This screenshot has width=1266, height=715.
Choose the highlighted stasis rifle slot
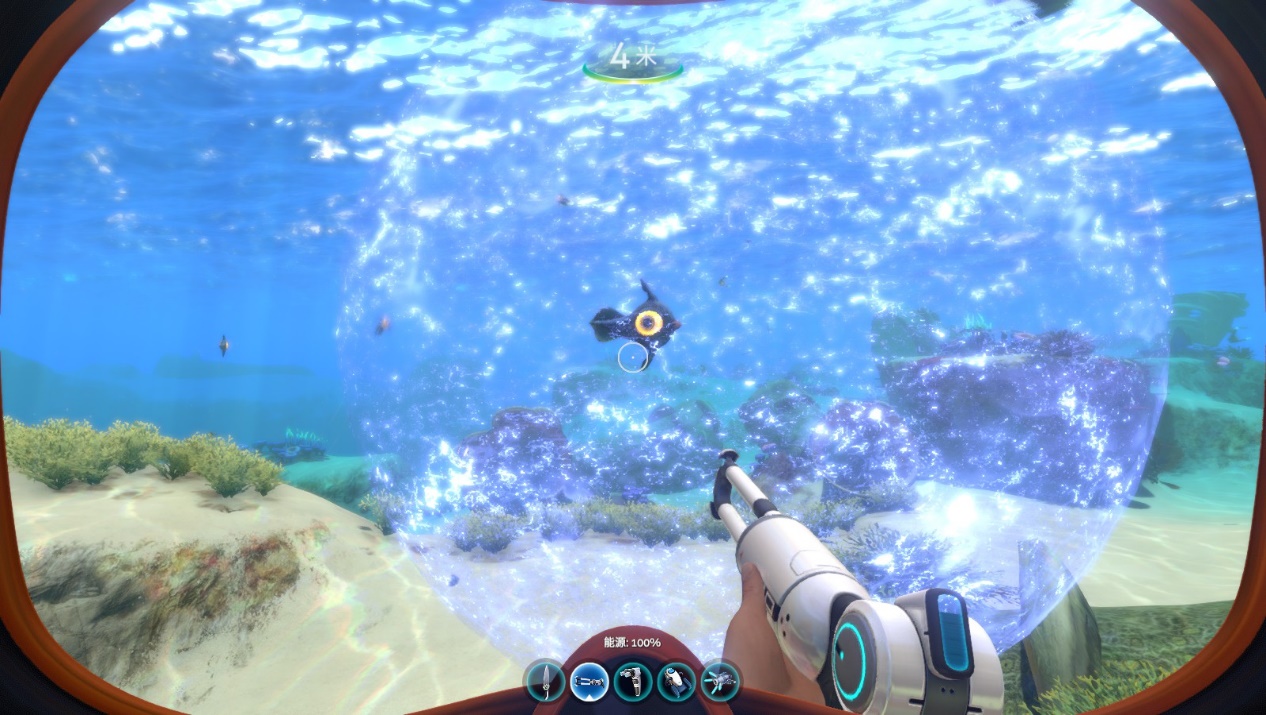590,681
